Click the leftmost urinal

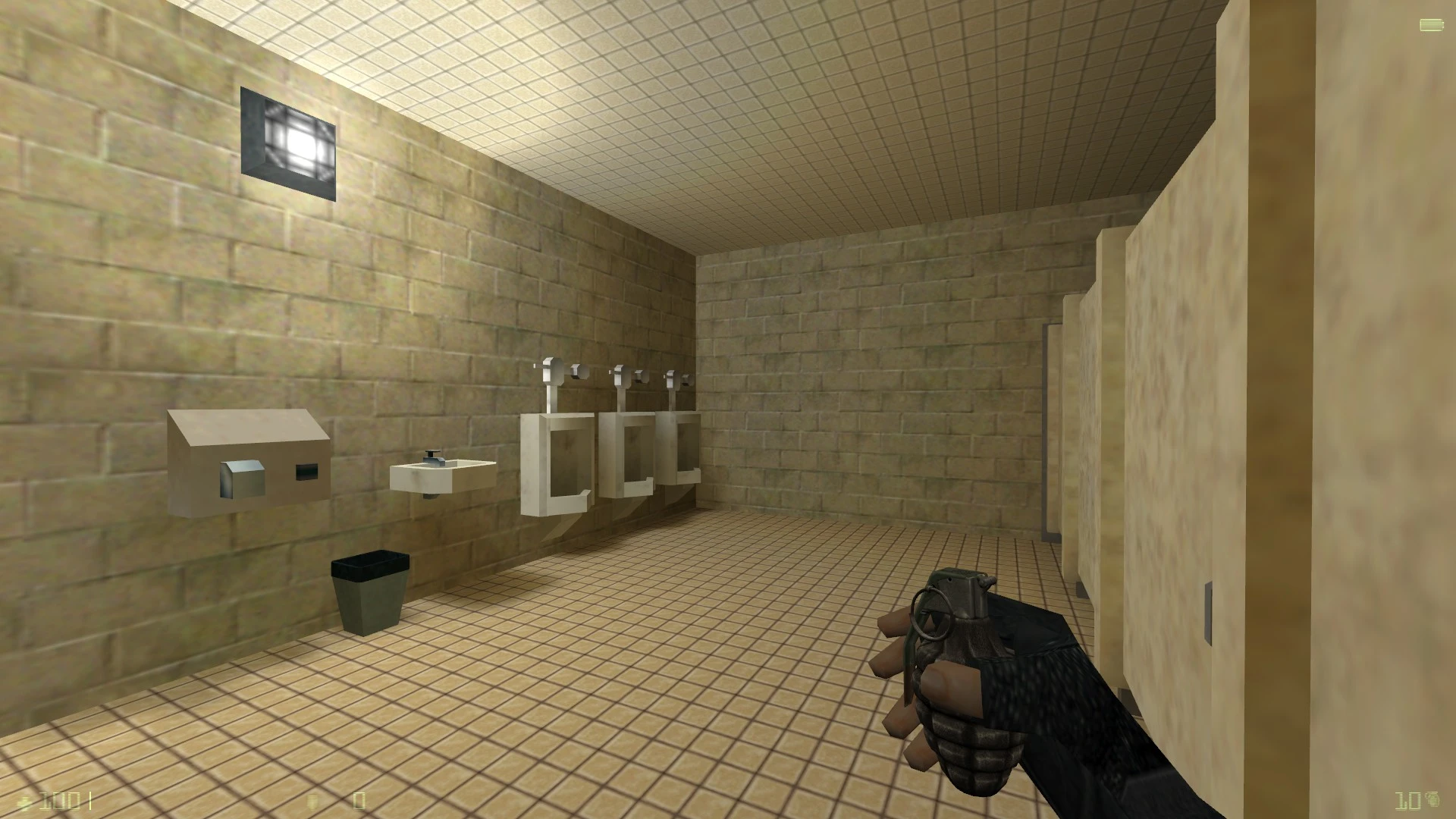coord(557,463)
